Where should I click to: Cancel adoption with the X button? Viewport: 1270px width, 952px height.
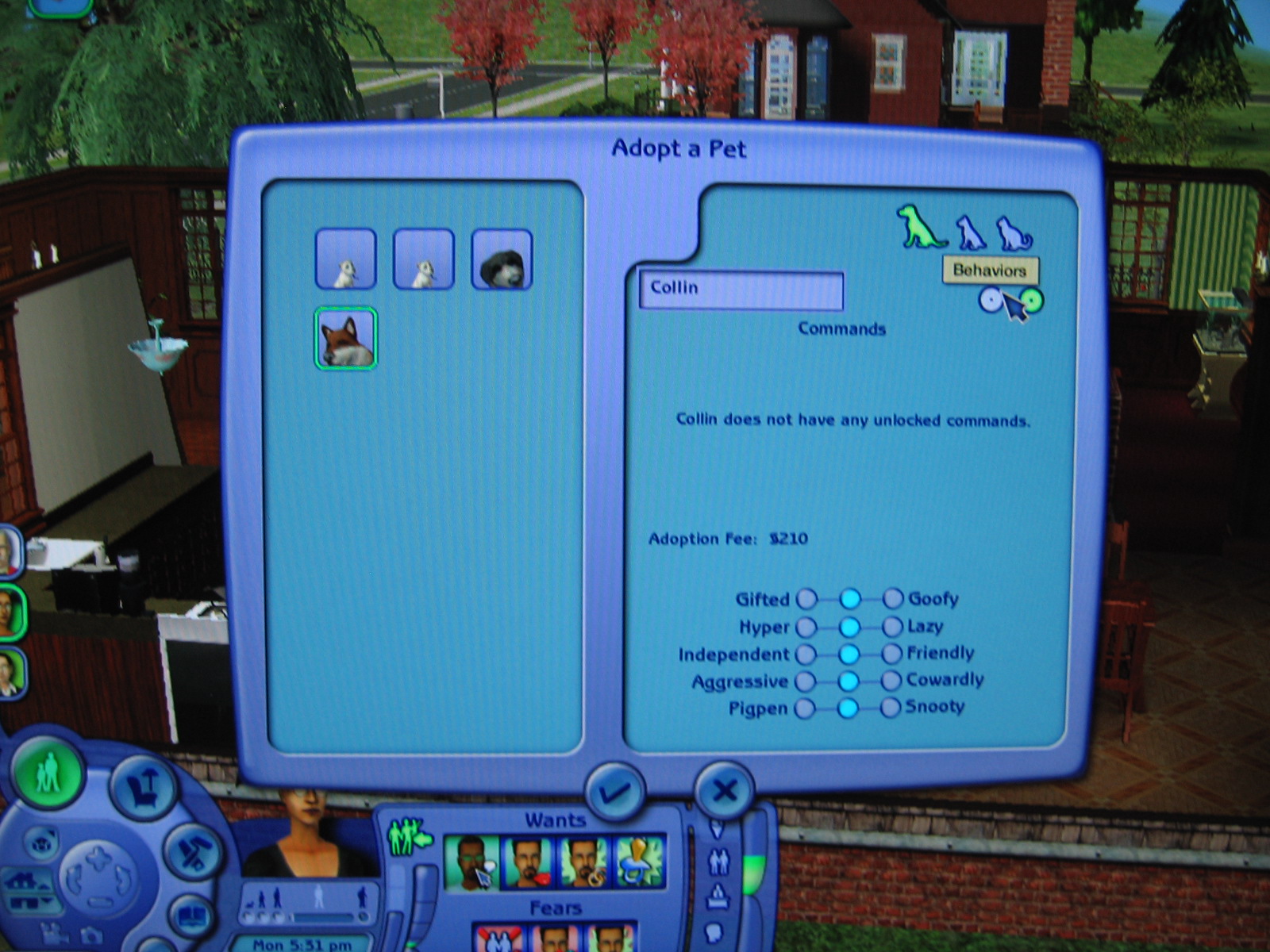[724, 790]
